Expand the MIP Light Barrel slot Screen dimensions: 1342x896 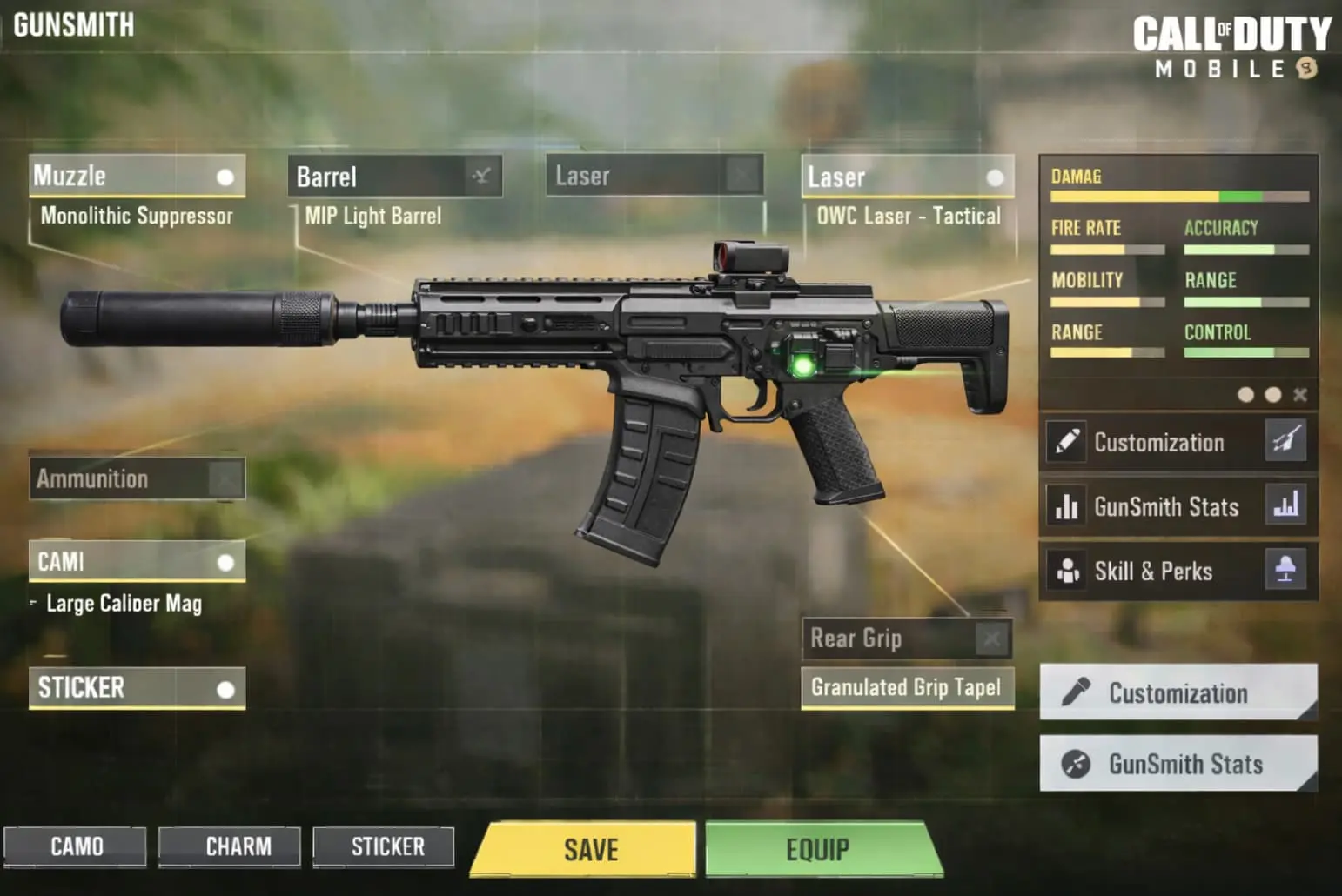click(396, 175)
